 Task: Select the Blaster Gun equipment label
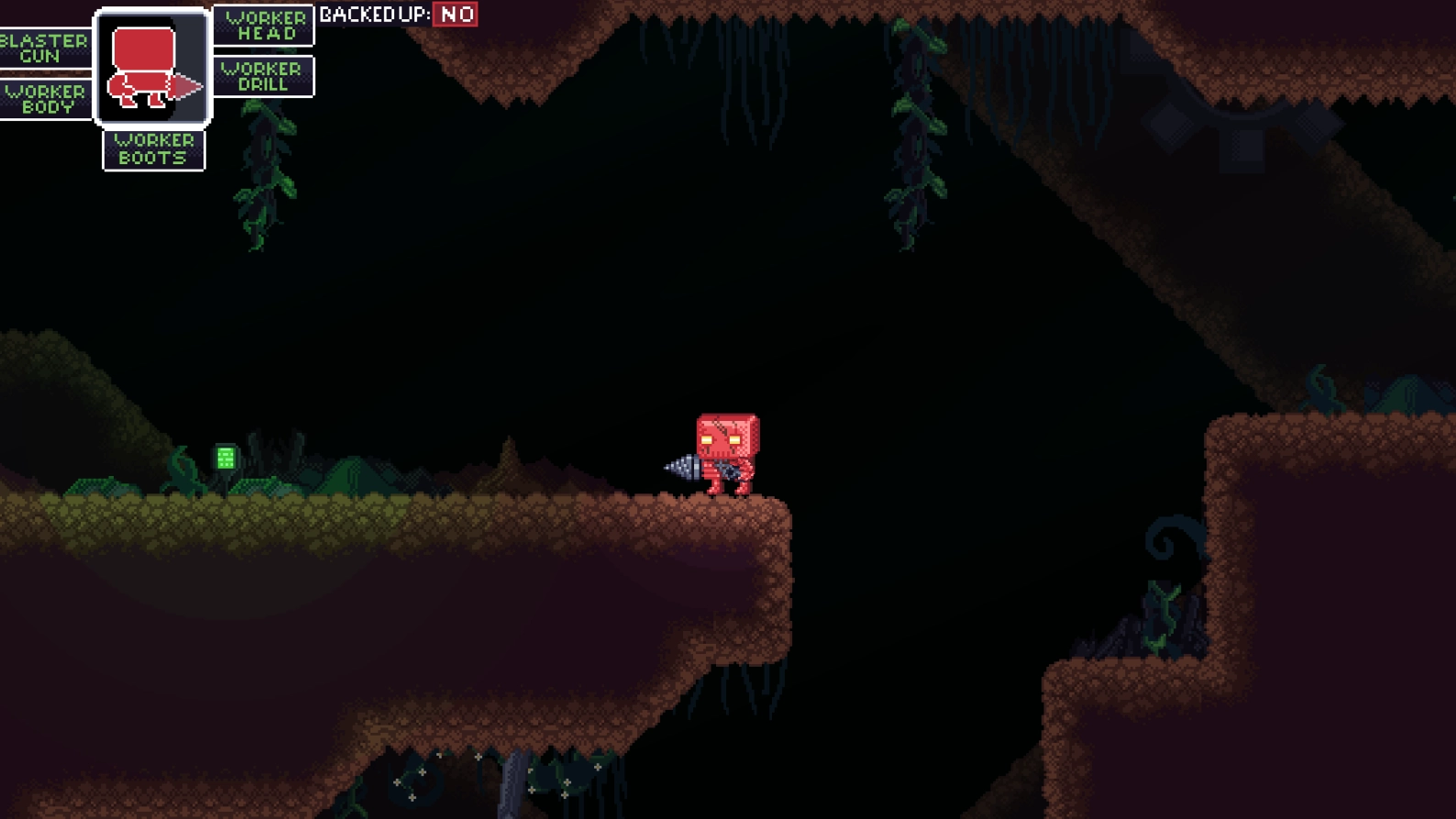(44, 48)
